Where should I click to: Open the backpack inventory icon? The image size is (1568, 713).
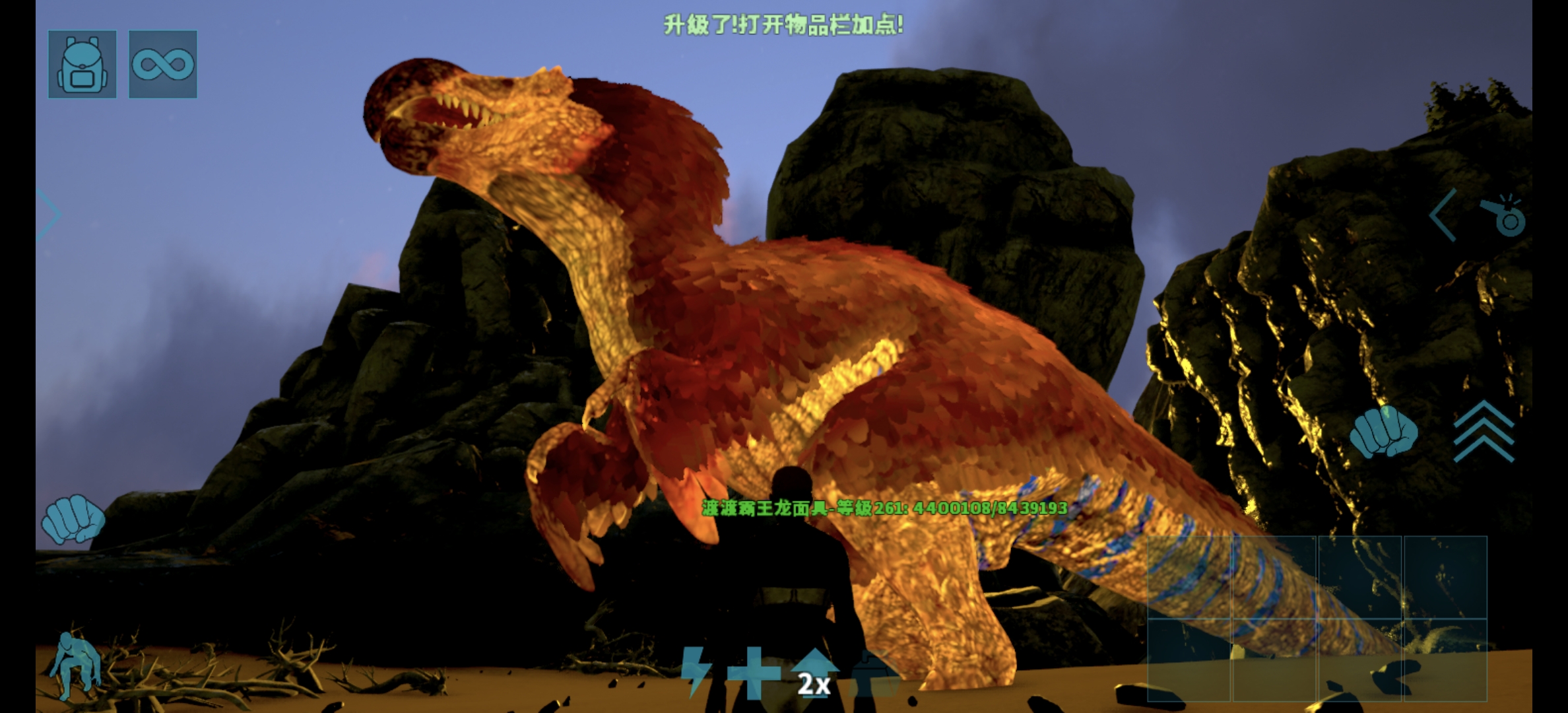[x=82, y=63]
